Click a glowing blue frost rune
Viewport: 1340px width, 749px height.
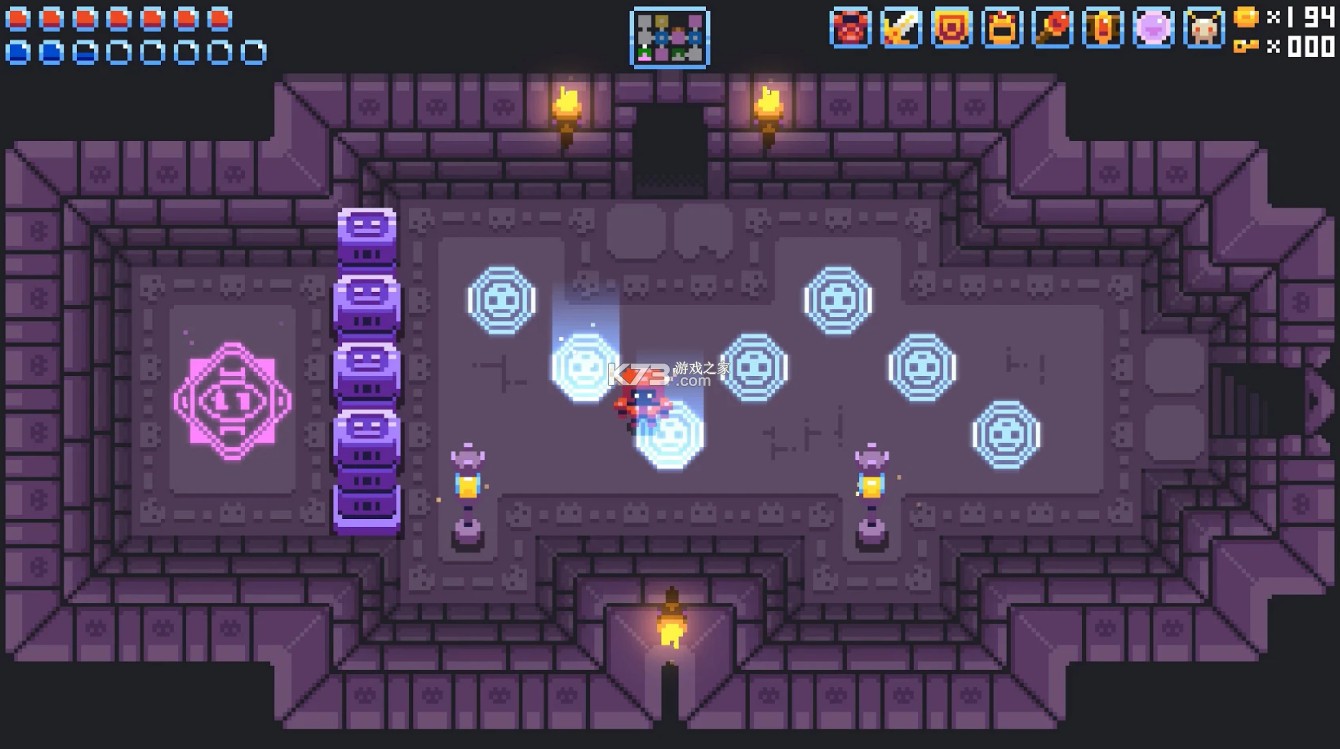tap(502, 299)
